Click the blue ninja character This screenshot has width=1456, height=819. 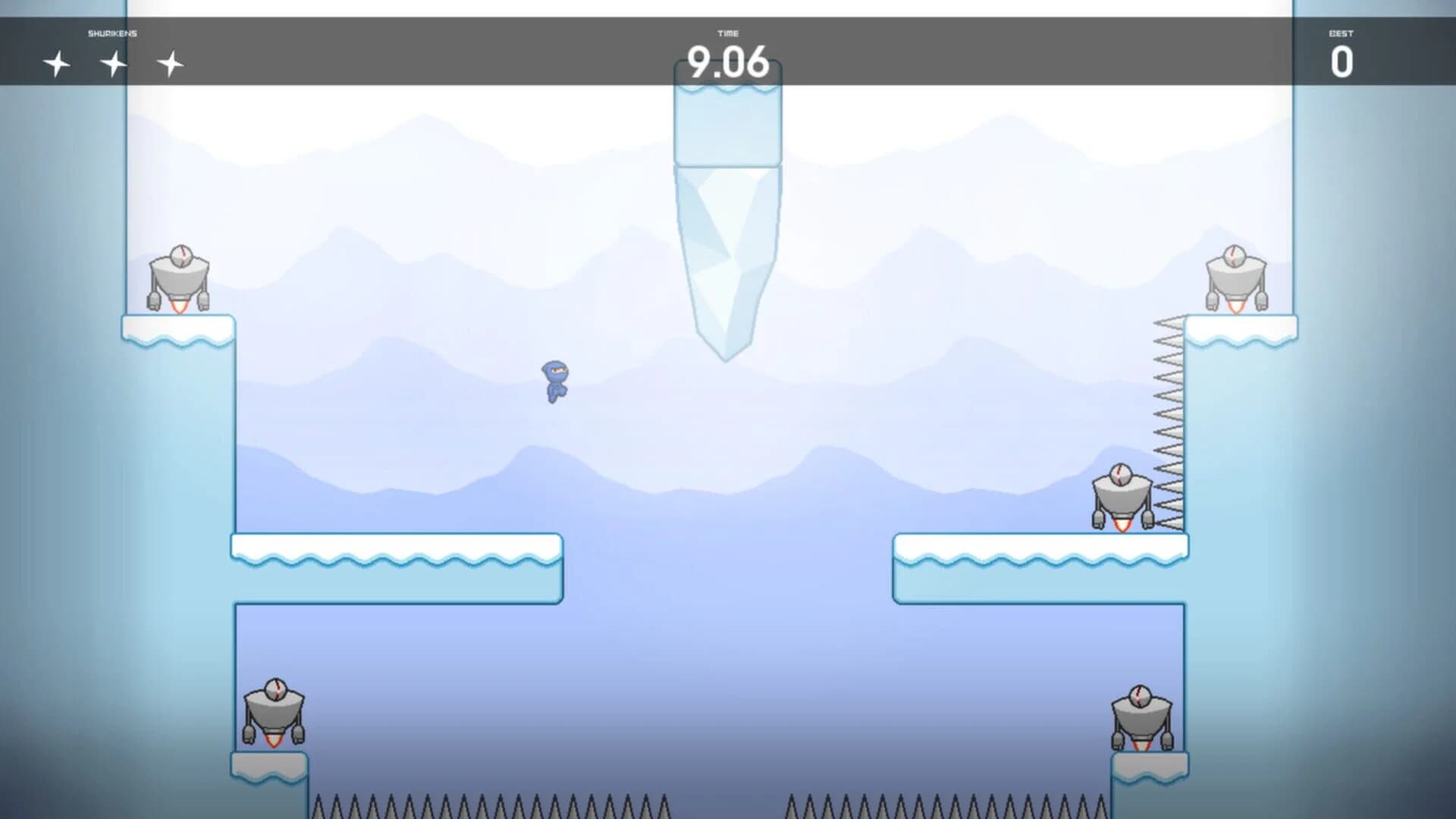coord(556,383)
